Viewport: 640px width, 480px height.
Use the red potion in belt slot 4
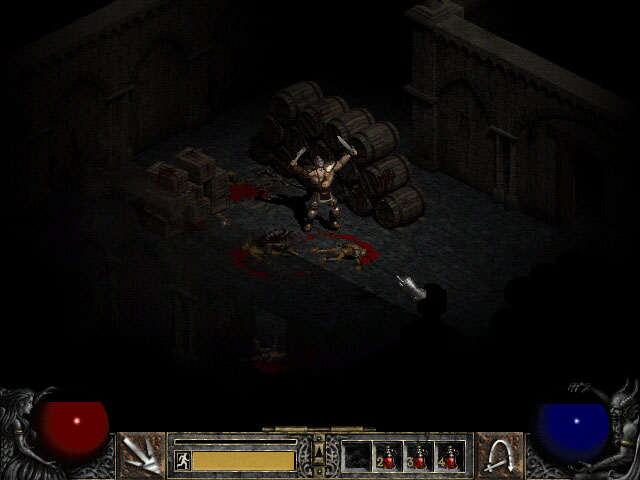[x=450, y=456]
